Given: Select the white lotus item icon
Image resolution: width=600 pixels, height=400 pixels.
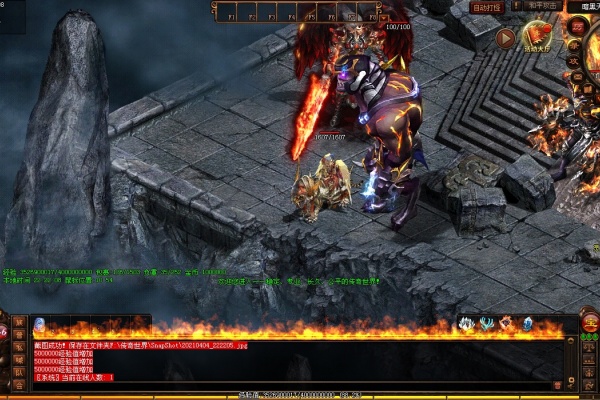Looking at the screenshot, I should 466,323.
